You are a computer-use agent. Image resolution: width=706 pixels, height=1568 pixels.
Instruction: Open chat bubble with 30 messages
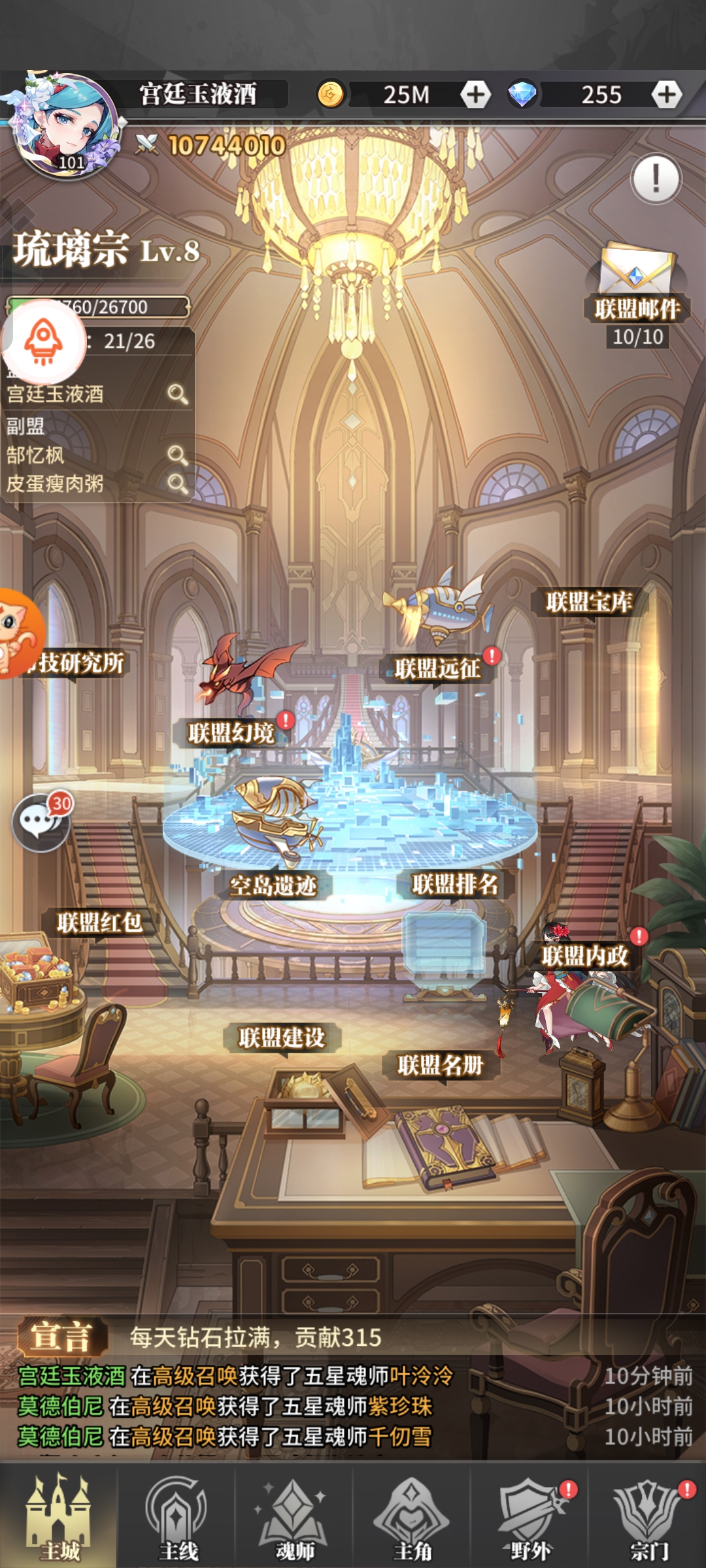click(x=41, y=822)
